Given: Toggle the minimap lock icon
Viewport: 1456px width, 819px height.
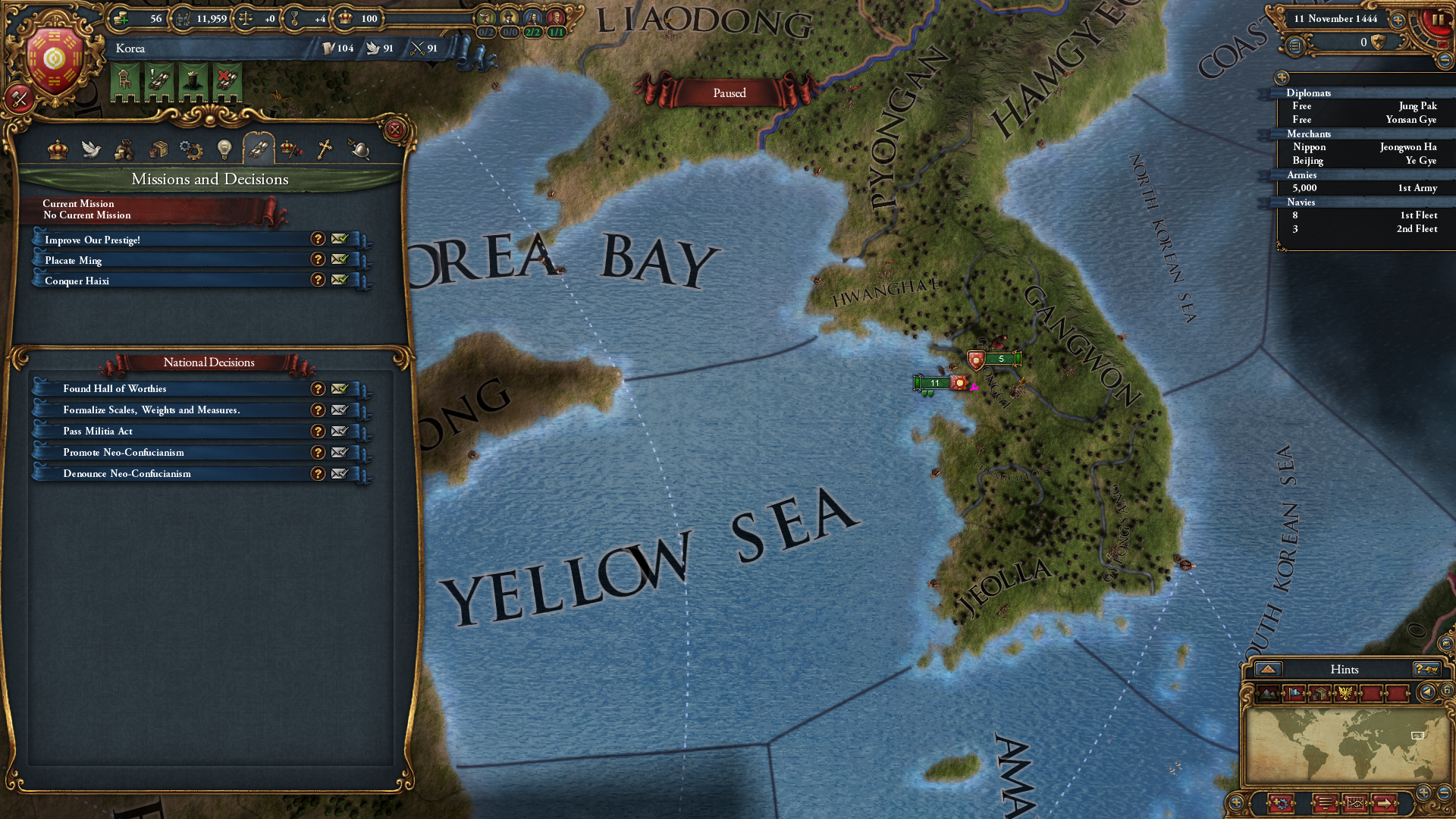Looking at the screenshot, I should tap(1447, 689).
